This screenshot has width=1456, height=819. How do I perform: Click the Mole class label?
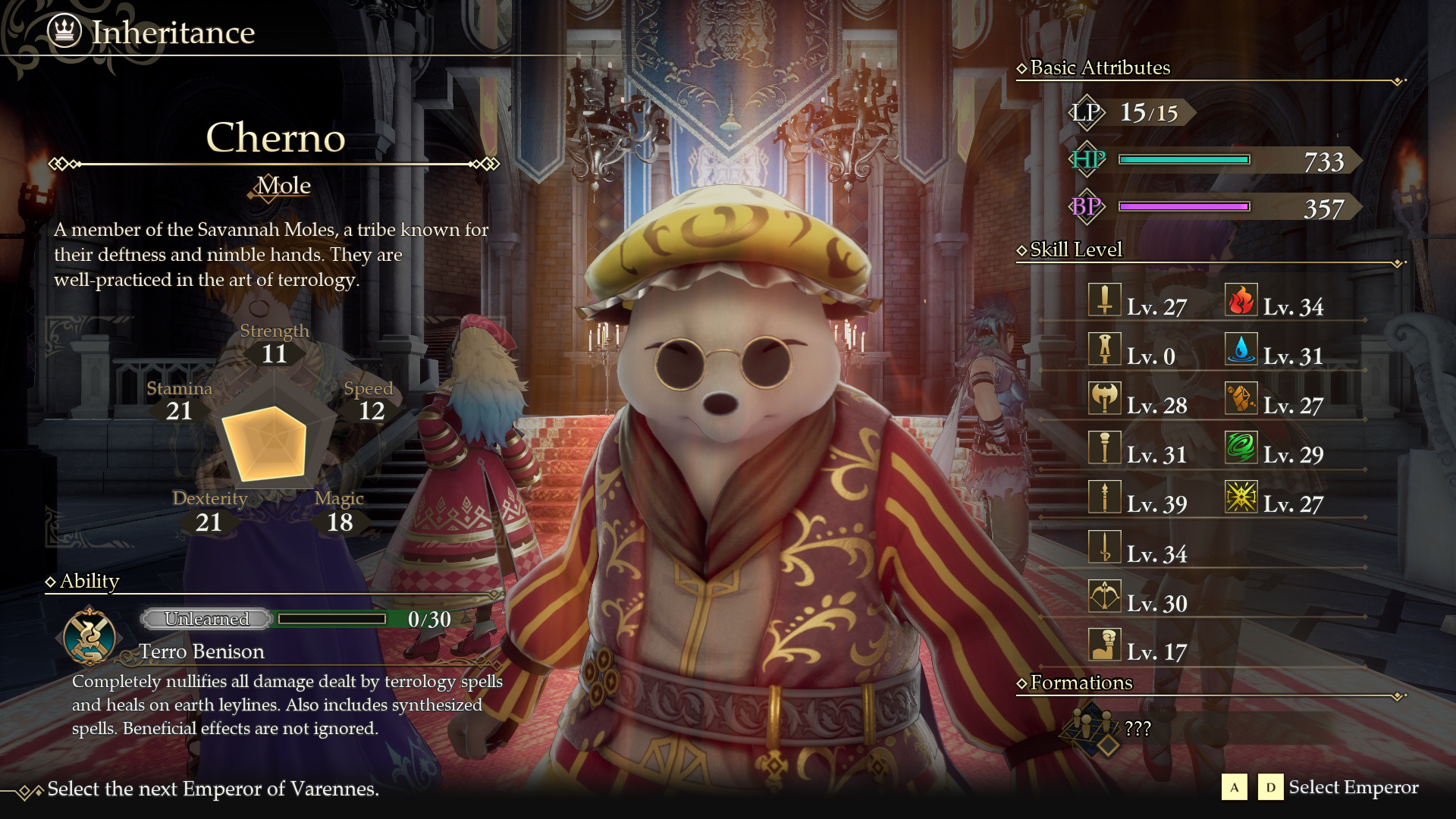(283, 186)
